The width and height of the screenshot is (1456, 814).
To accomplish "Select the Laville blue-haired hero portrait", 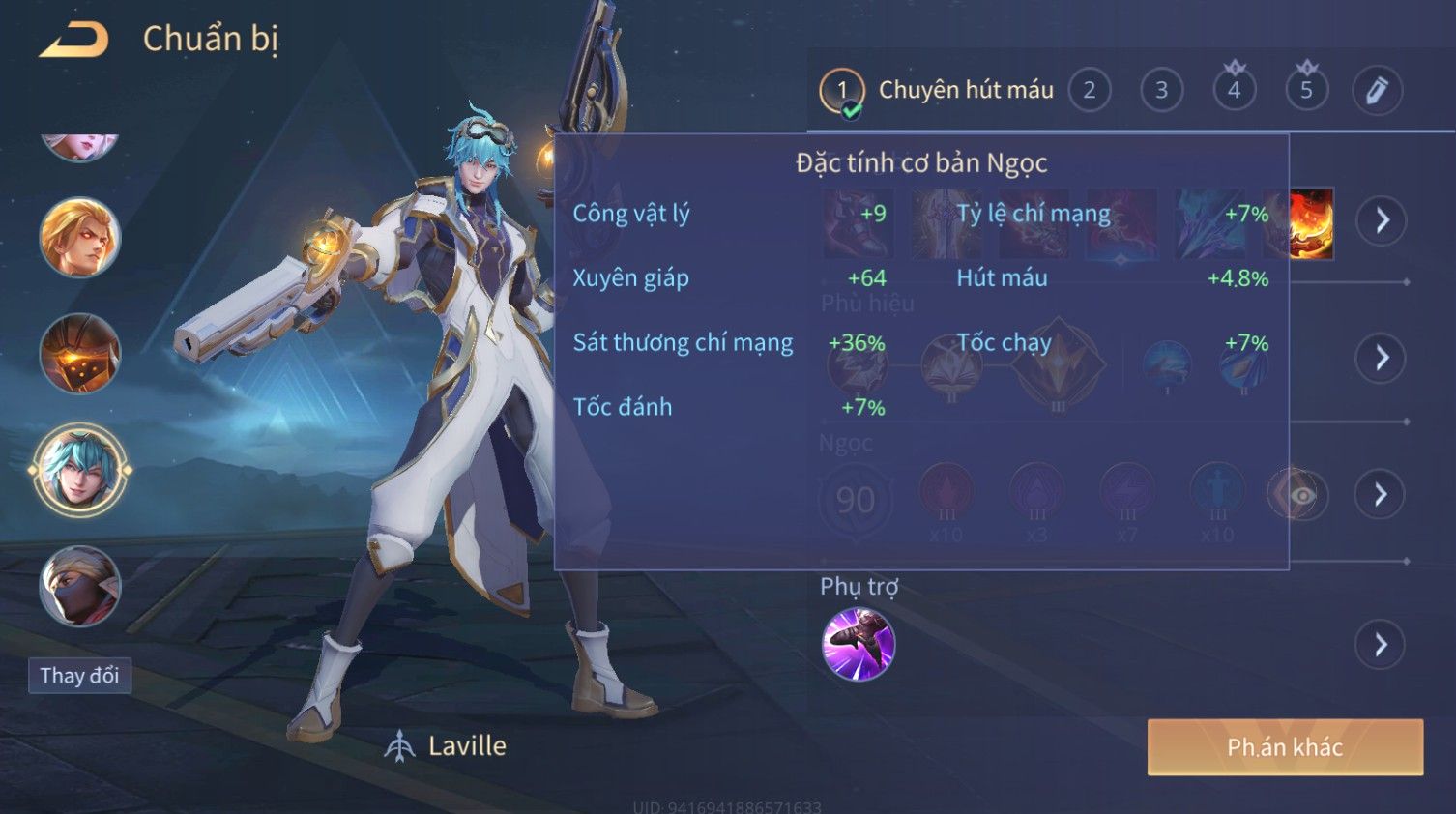I will [80, 470].
